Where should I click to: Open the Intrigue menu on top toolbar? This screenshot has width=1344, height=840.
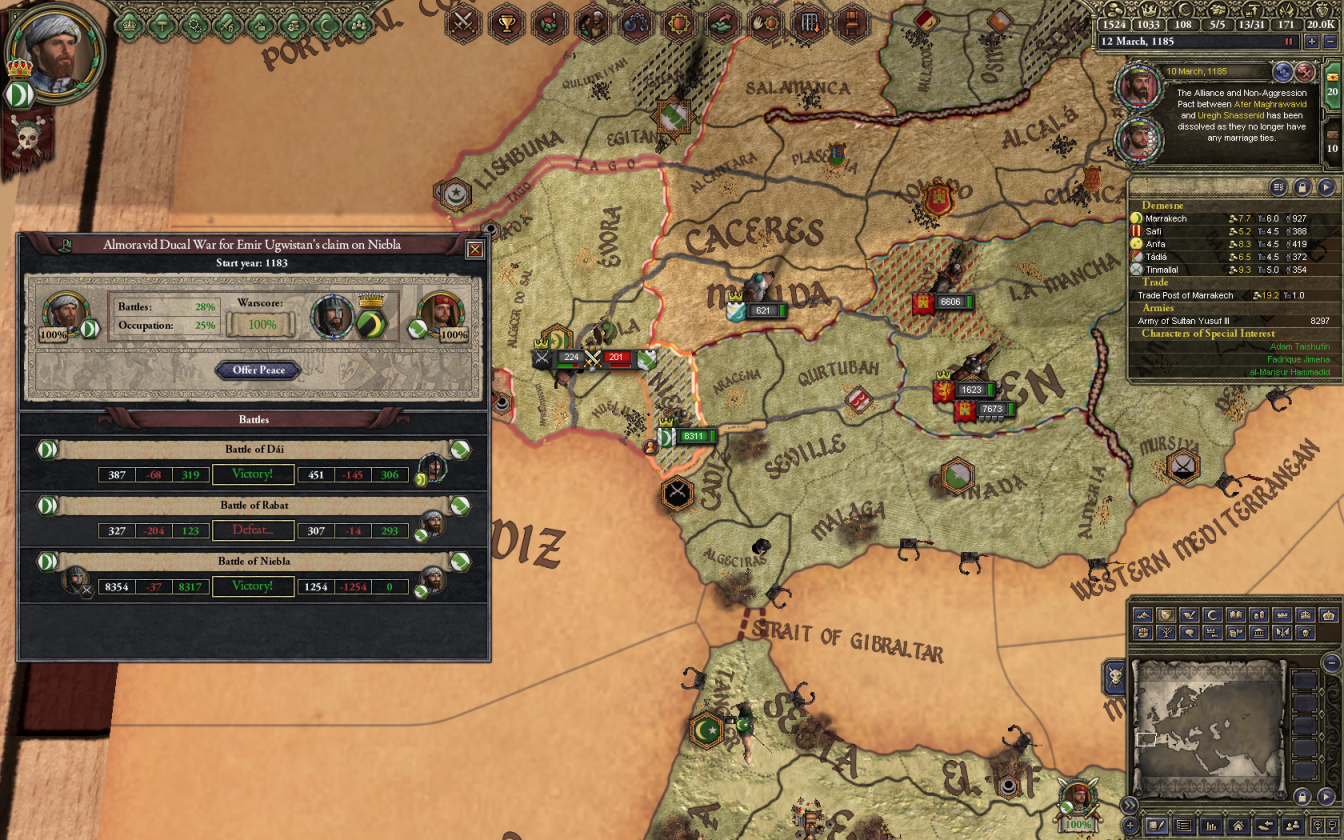coord(261,25)
